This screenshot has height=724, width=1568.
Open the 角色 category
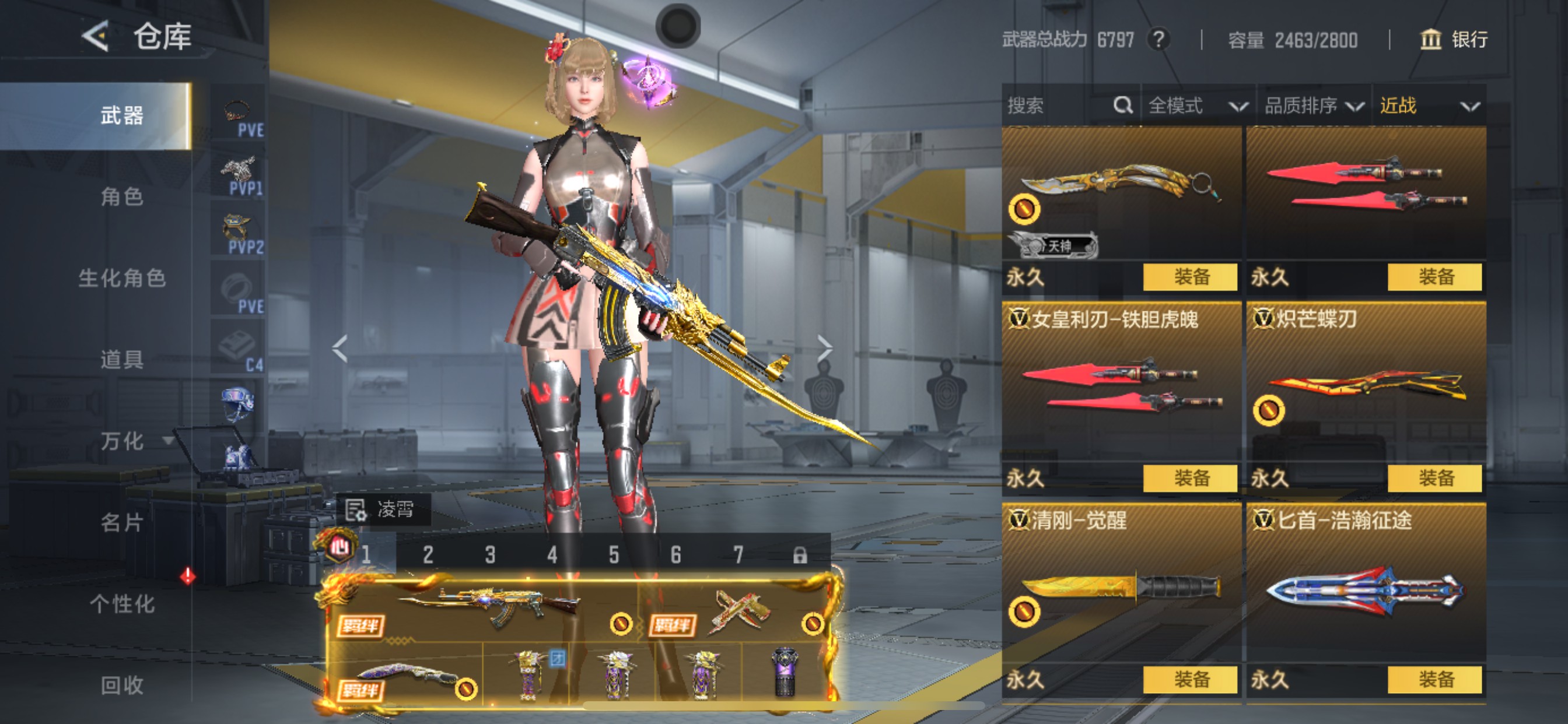click(x=122, y=196)
